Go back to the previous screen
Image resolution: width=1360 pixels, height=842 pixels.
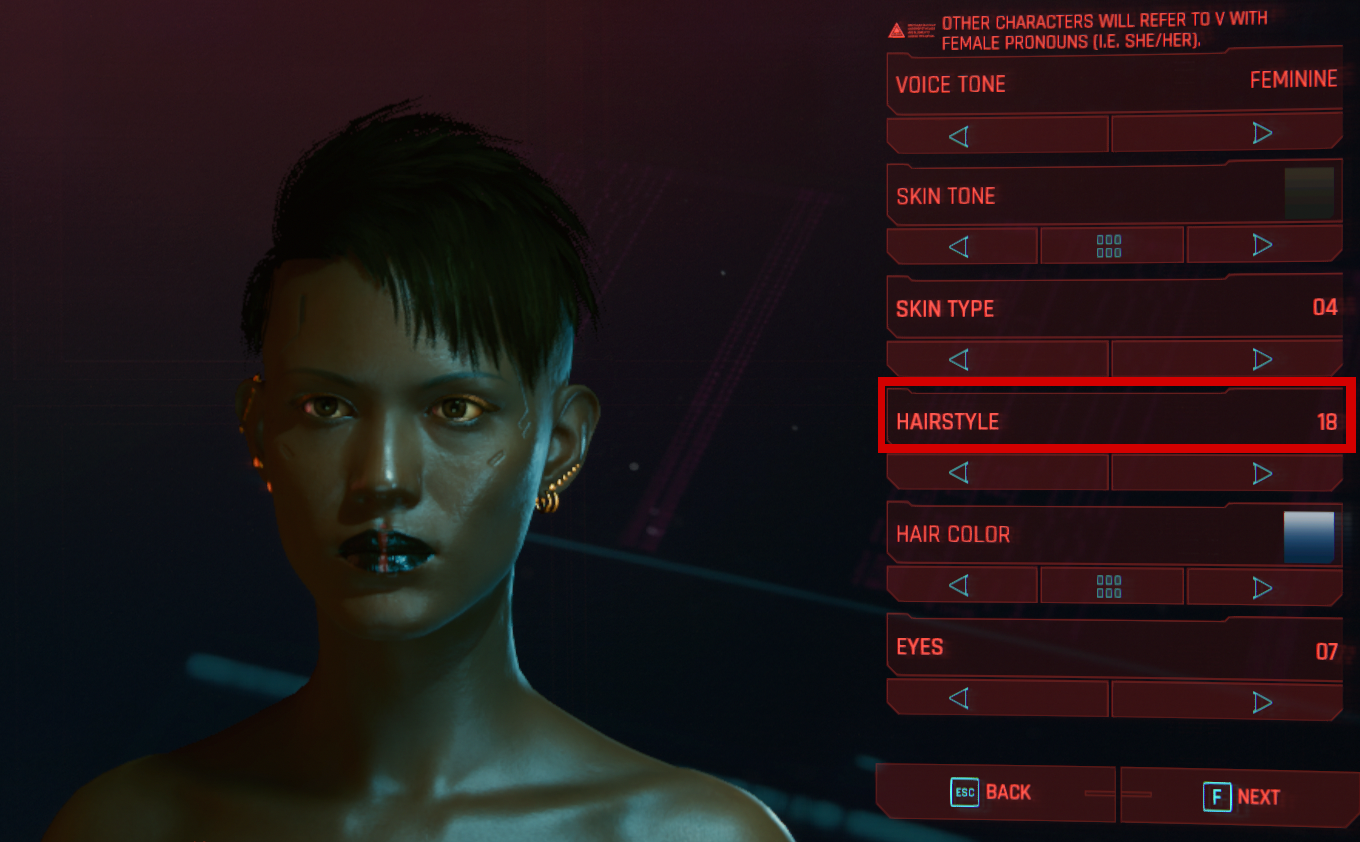coord(993,793)
